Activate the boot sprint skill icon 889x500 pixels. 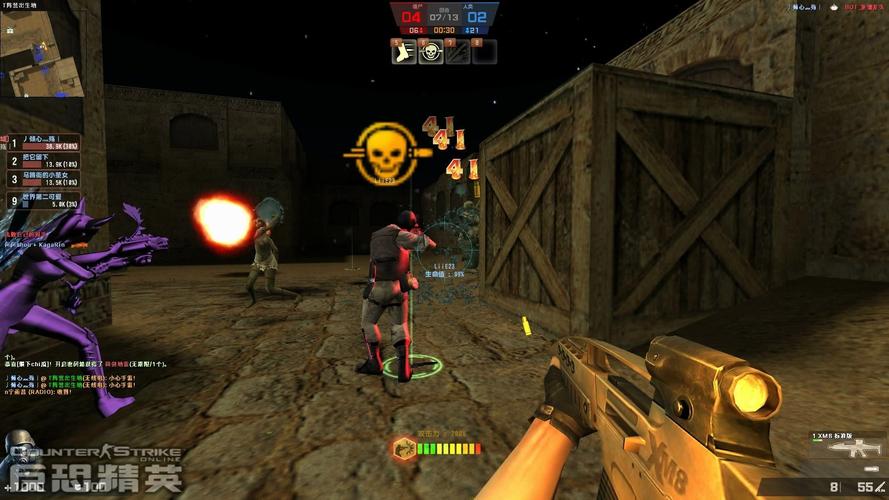[404, 52]
